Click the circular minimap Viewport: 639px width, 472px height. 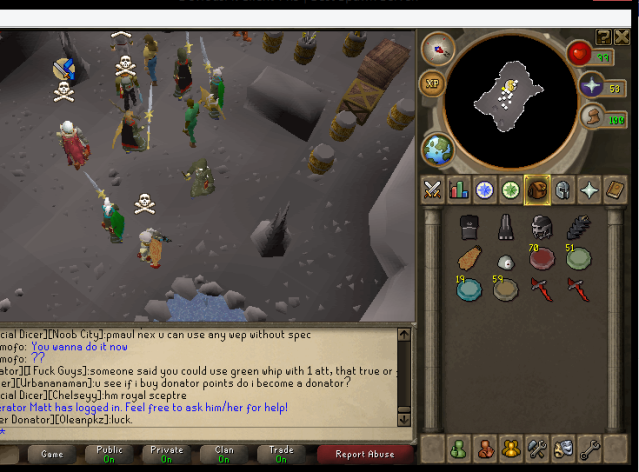(x=508, y=96)
